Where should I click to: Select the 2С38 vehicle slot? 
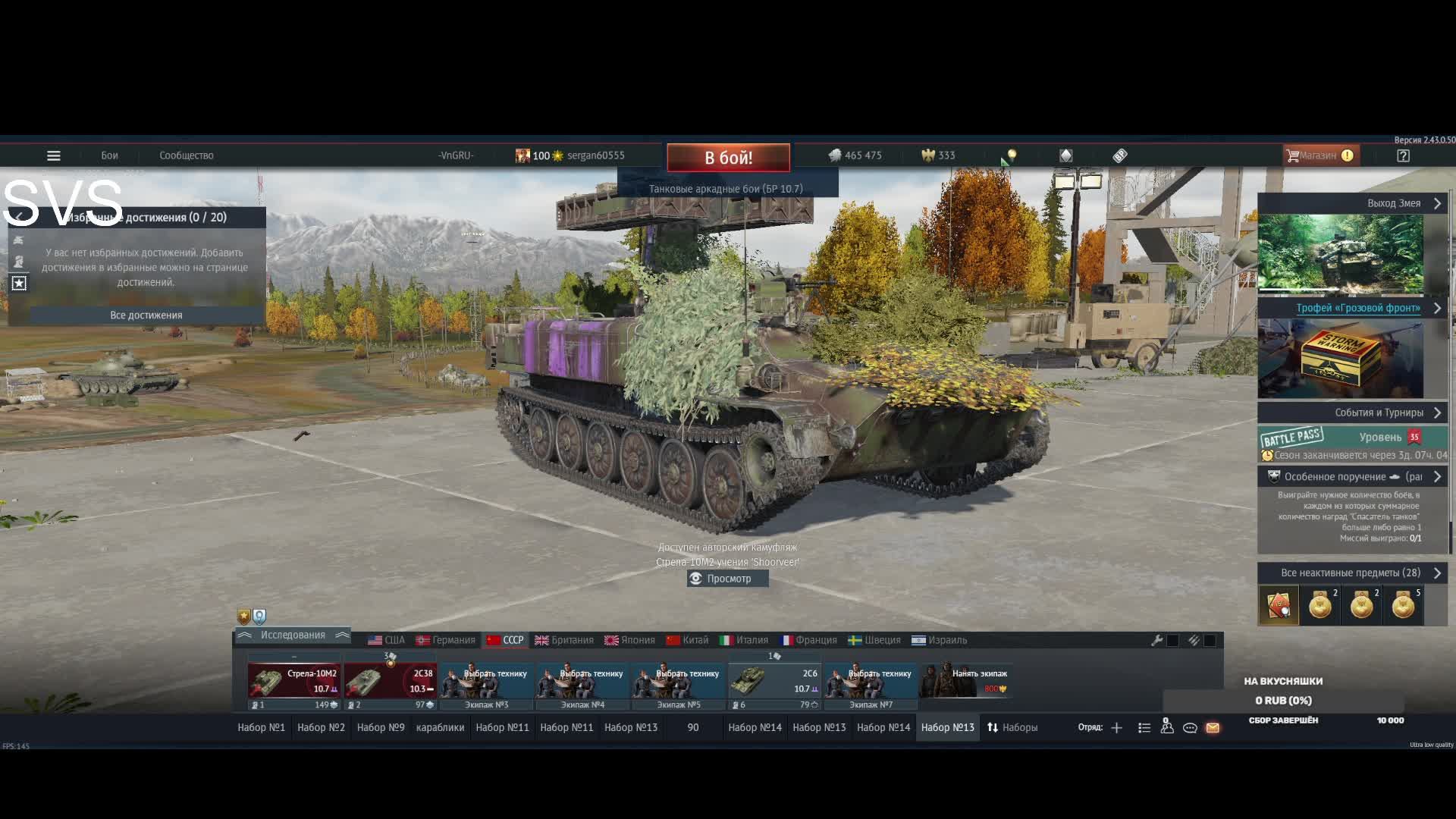(390, 680)
